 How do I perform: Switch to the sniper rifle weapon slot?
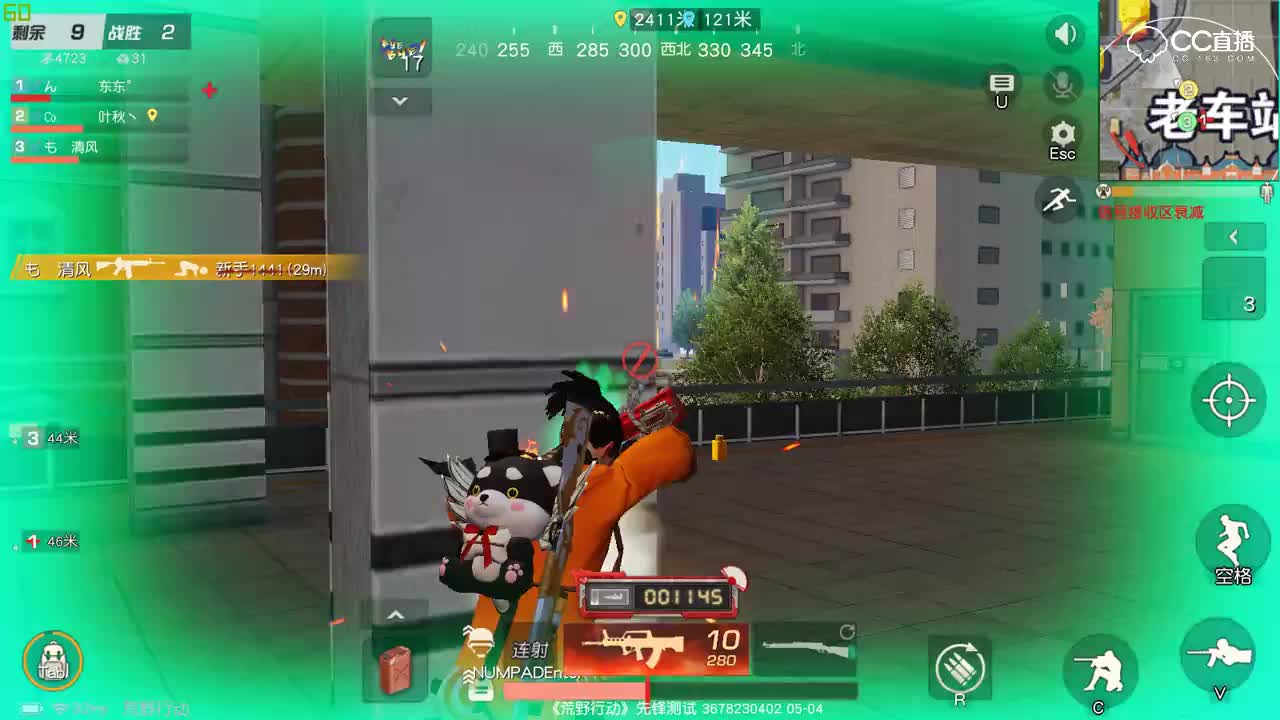pyautogui.click(x=805, y=650)
